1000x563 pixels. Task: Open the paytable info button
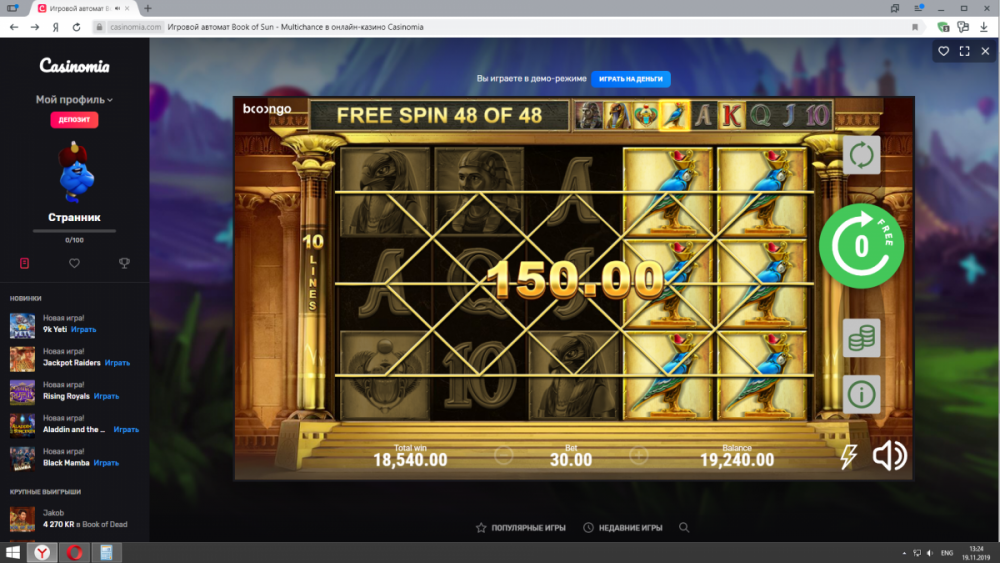(x=861, y=393)
